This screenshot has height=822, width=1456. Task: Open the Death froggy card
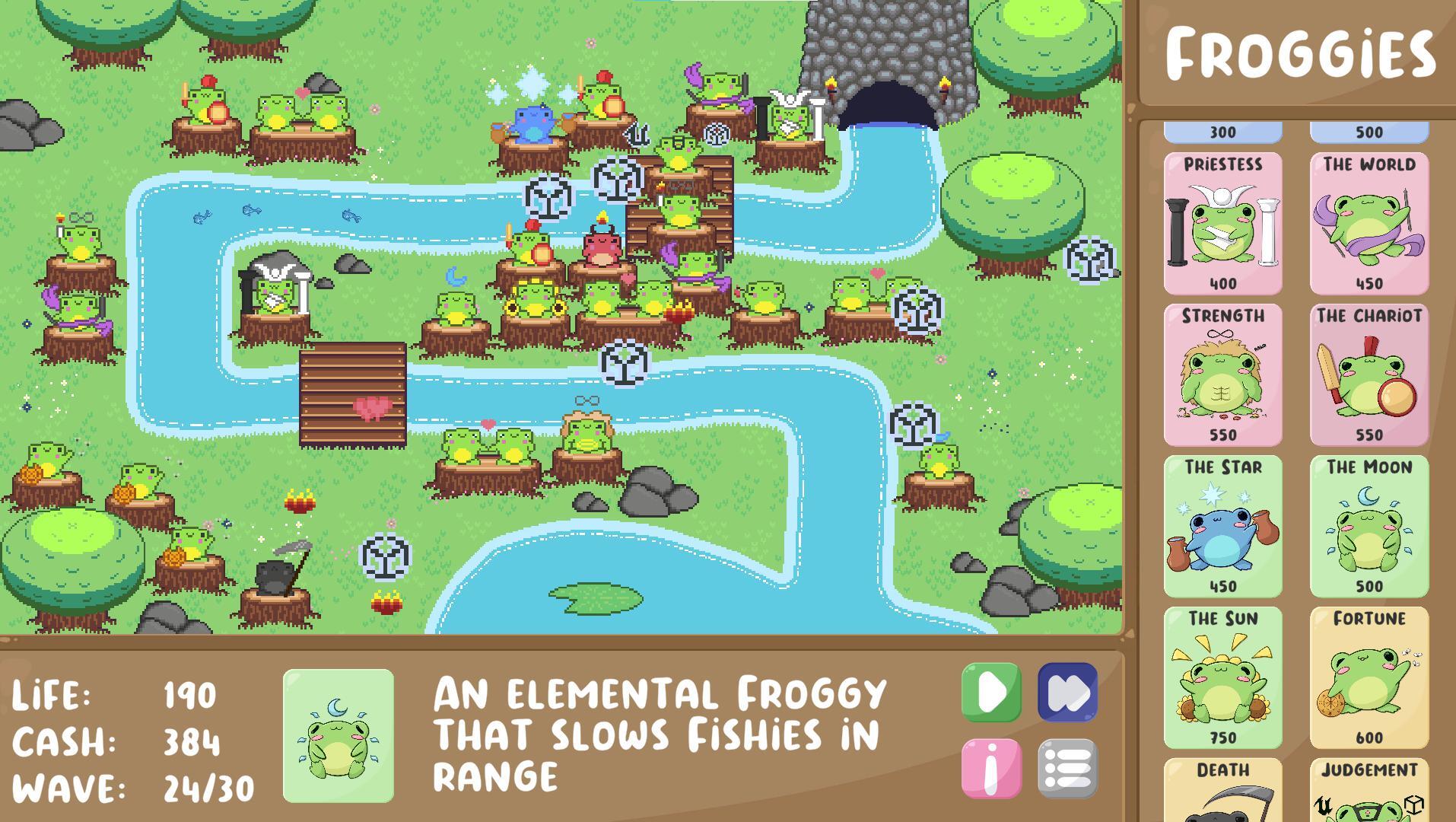click(x=1222, y=792)
